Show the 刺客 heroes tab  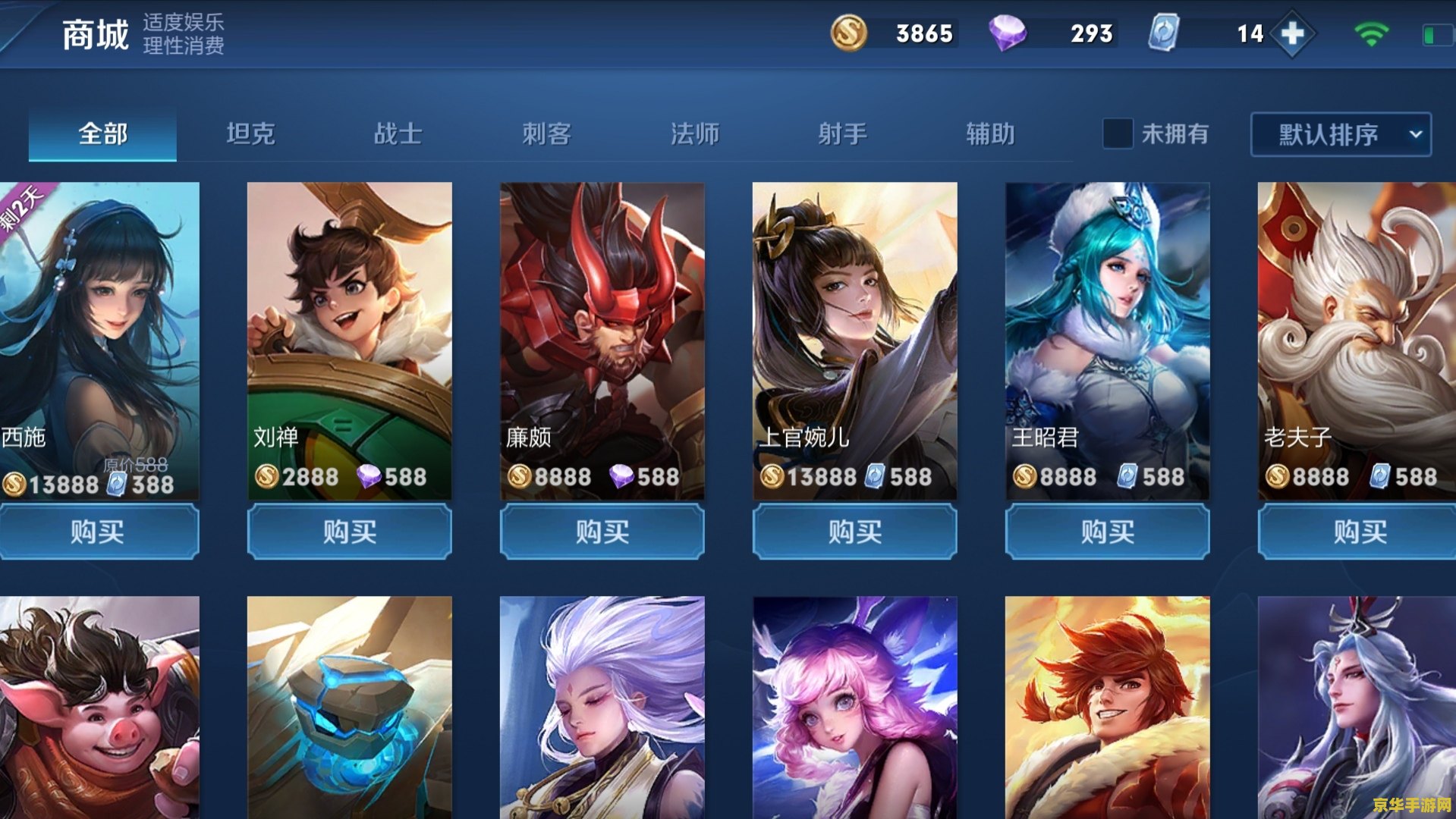click(546, 134)
